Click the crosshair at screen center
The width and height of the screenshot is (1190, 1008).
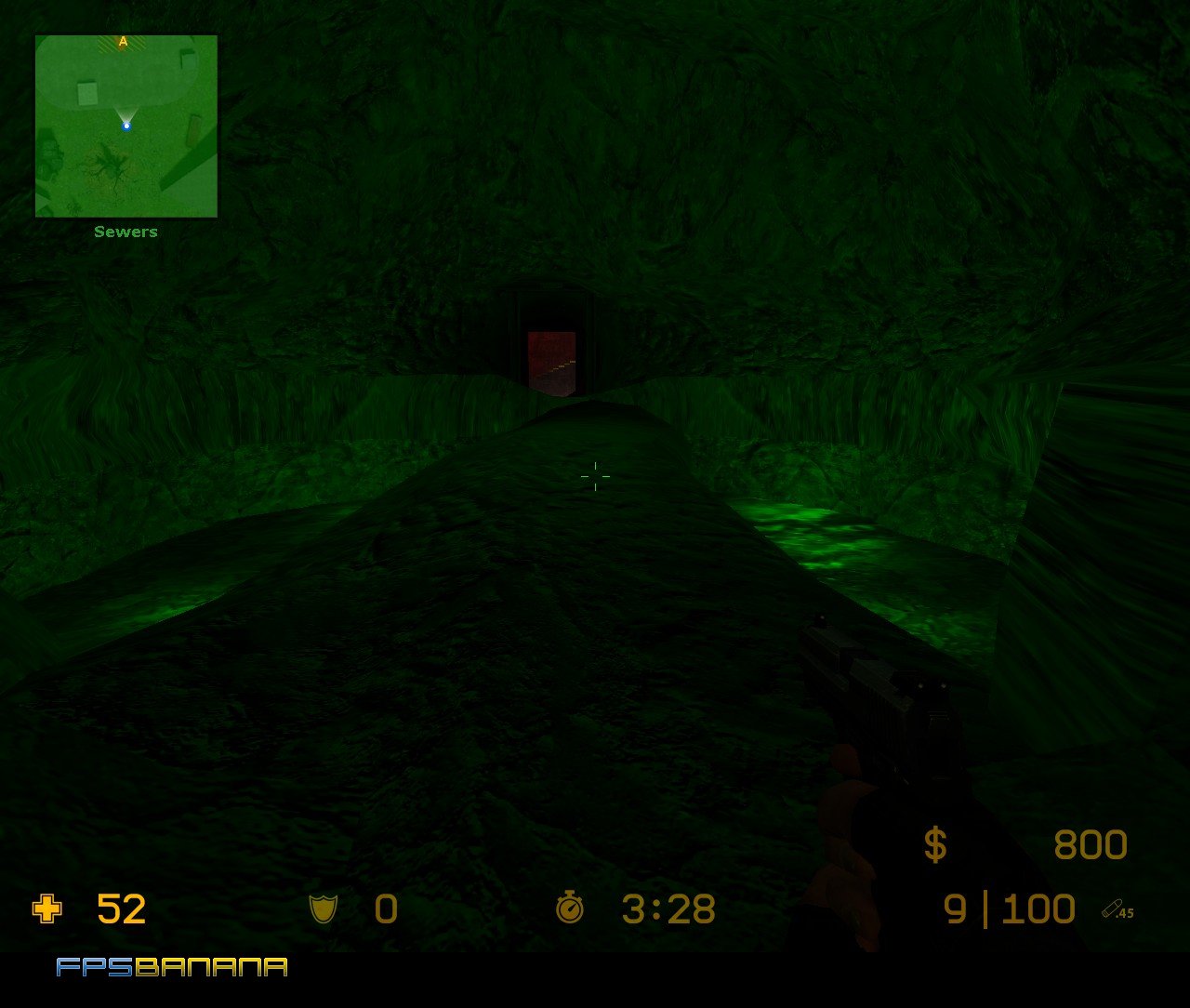pos(595,476)
